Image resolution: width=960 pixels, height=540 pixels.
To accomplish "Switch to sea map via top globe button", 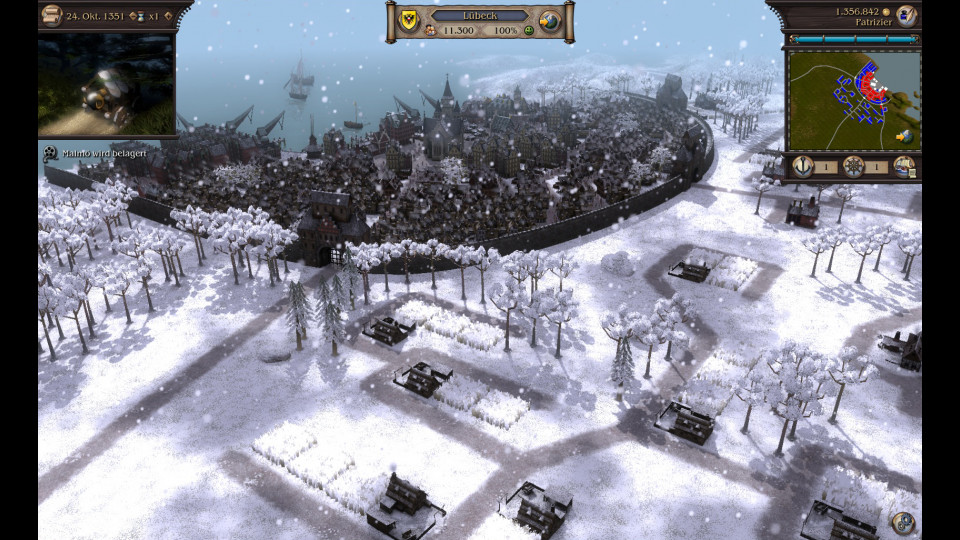I will [x=549, y=21].
